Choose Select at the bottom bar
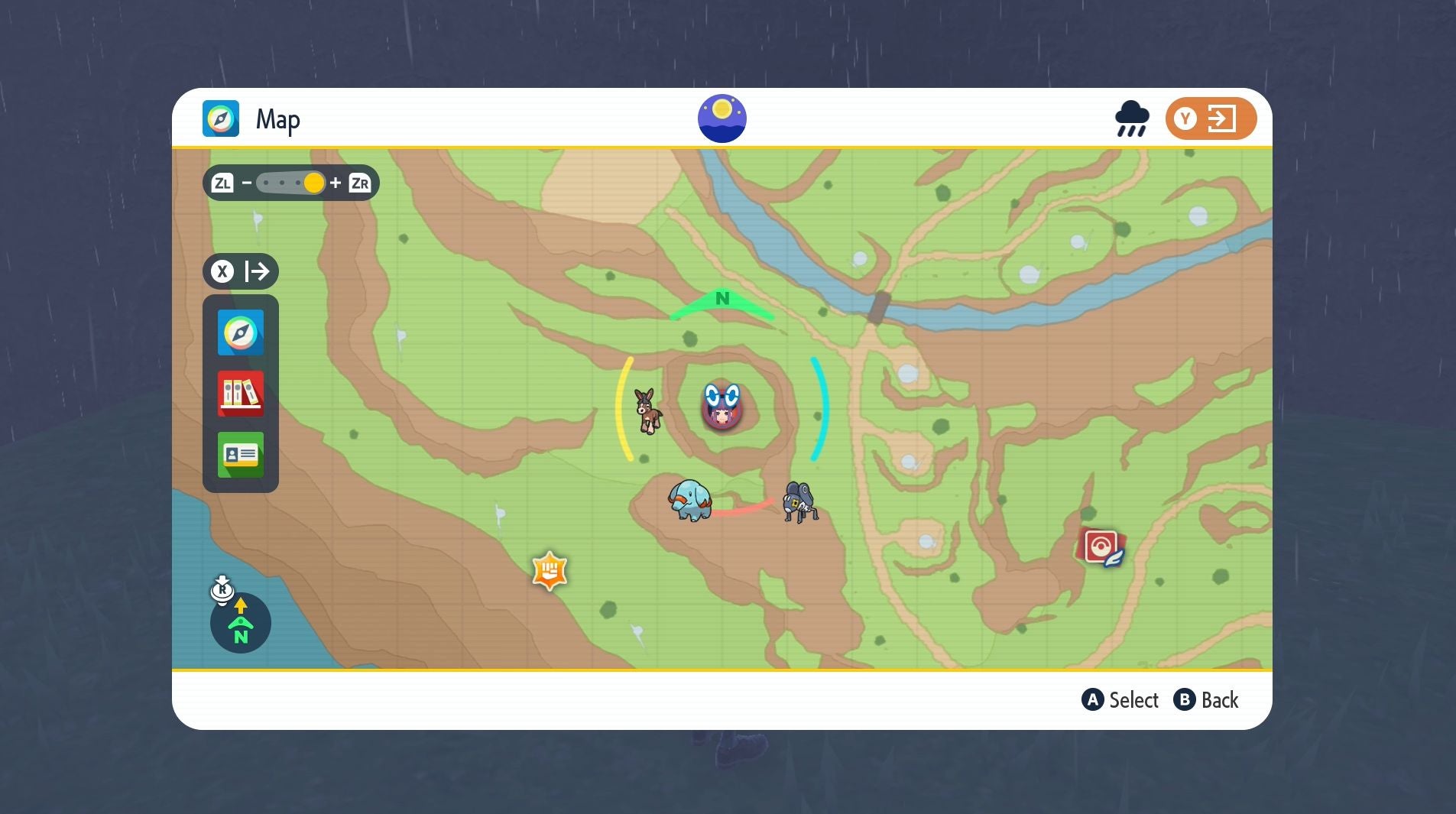Viewport: 1456px width, 814px height. 1120,699
